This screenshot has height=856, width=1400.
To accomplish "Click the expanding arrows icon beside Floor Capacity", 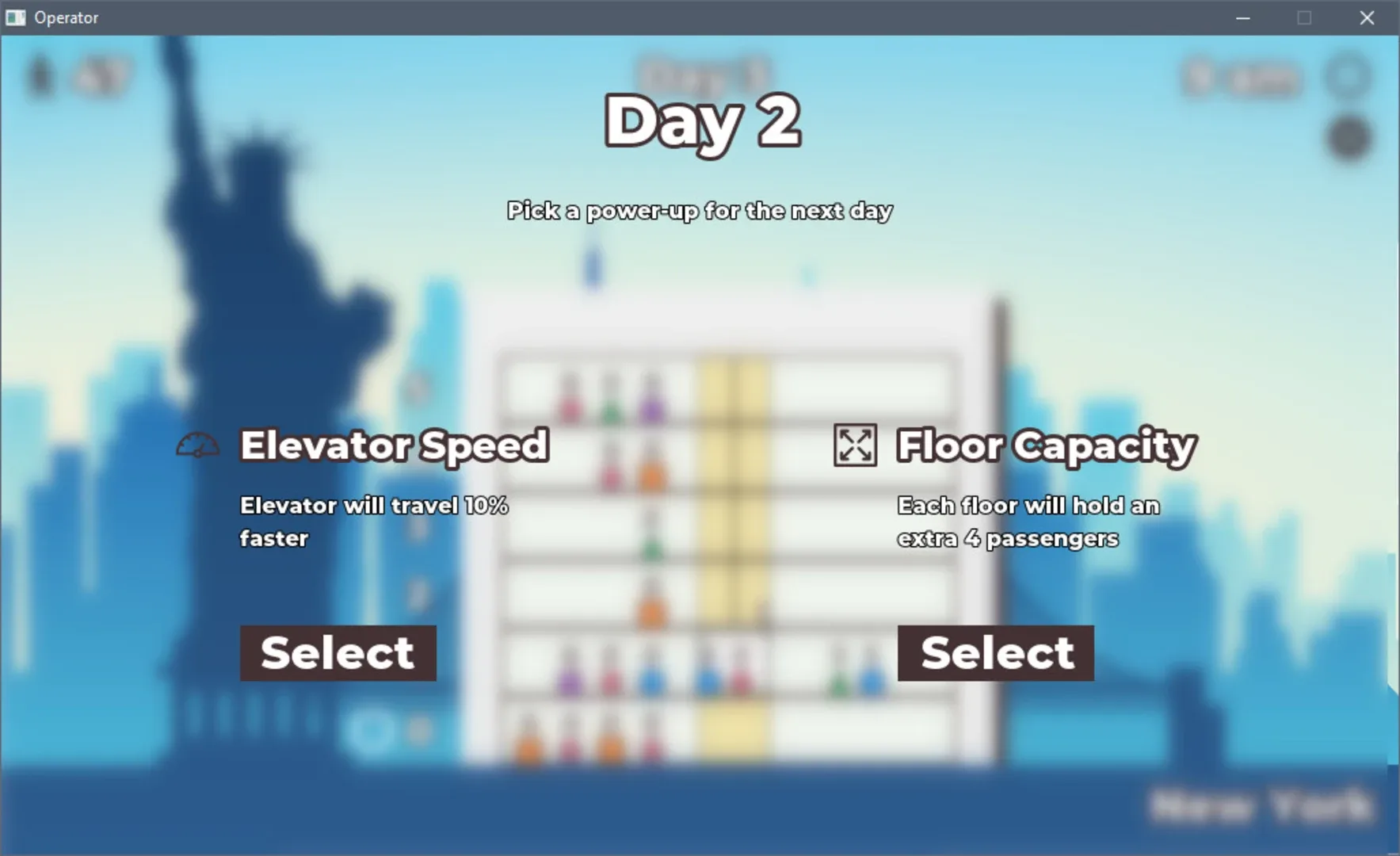I will [854, 445].
